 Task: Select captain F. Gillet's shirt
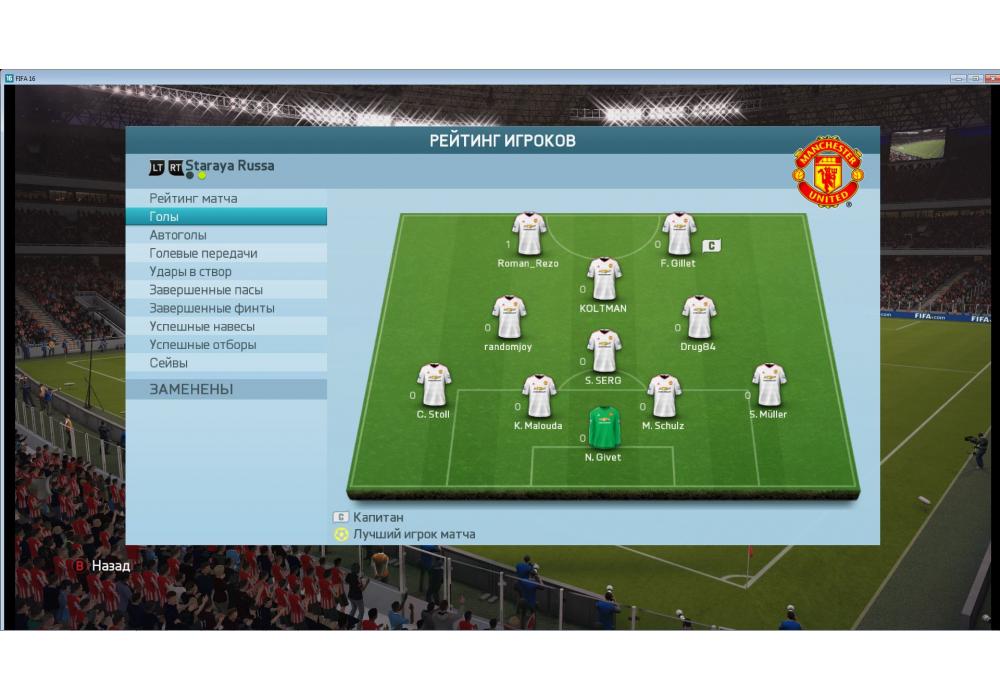click(x=678, y=234)
